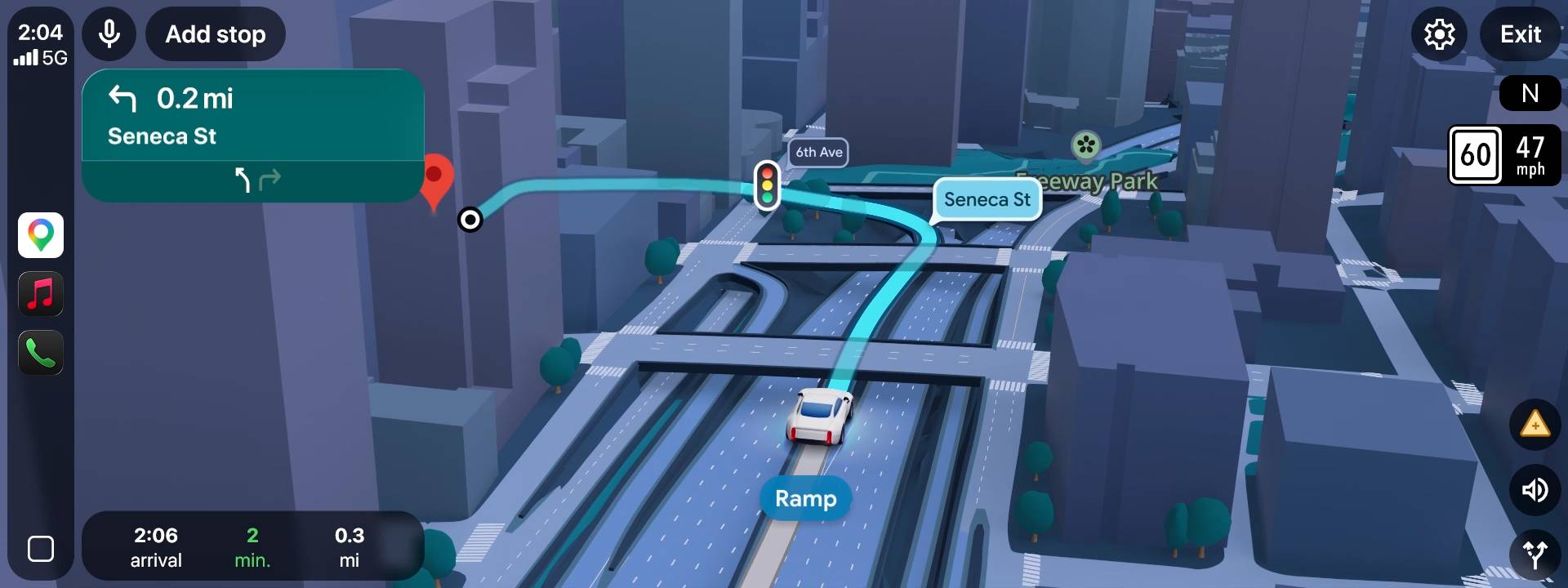Tap the Ramp road label

(x=804, y=498)
